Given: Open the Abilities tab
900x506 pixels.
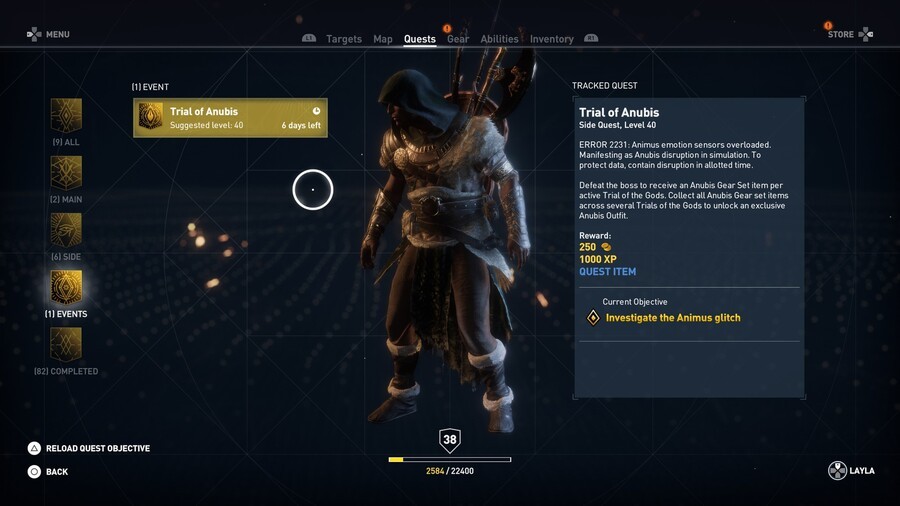Looking at the screenshot, I should point(499,39).
